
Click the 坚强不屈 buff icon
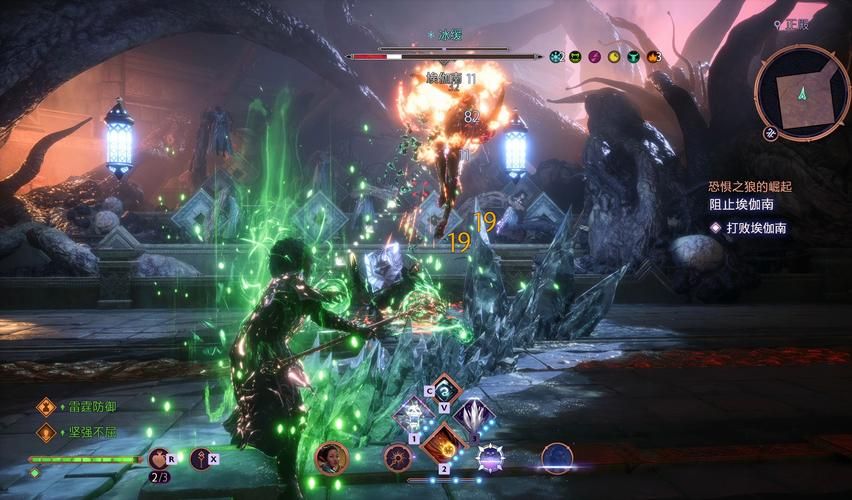click(x=44, y=432)
